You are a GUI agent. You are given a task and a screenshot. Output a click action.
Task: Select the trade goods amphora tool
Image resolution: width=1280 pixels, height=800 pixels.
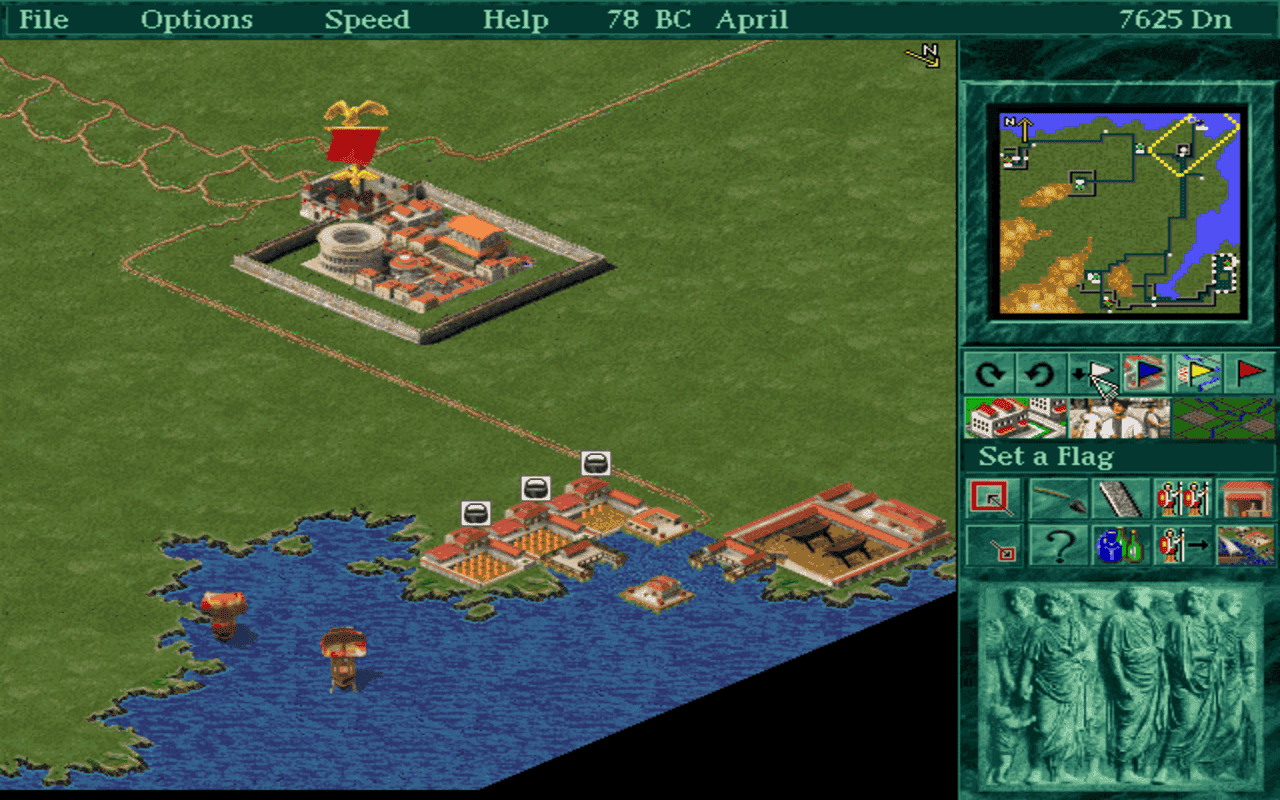click(1118, 547)
